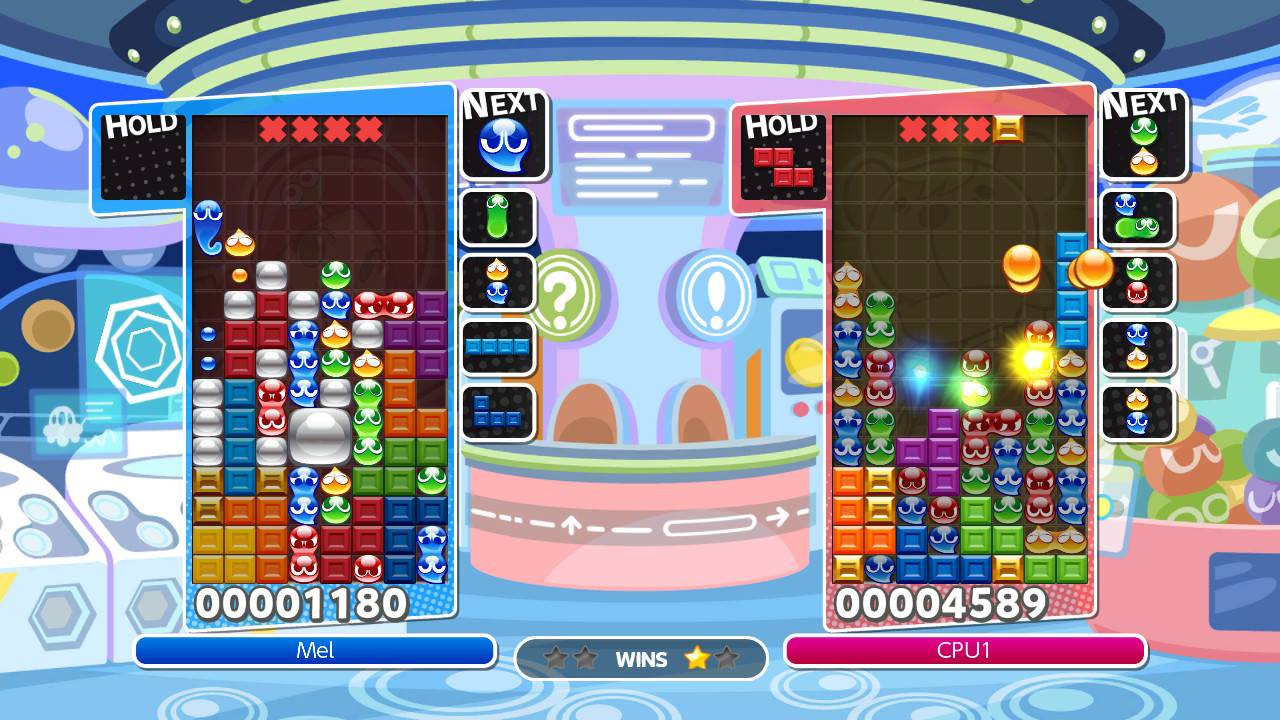Click Mel's NEXT blue puyo pair
This screenshot has width=1280, height=720.
(504, 145)
